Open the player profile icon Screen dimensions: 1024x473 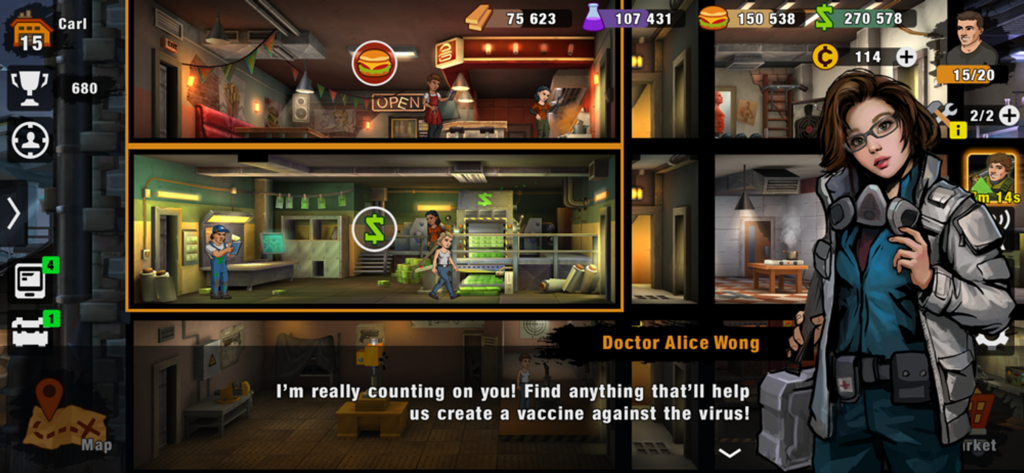click(30, 140)
